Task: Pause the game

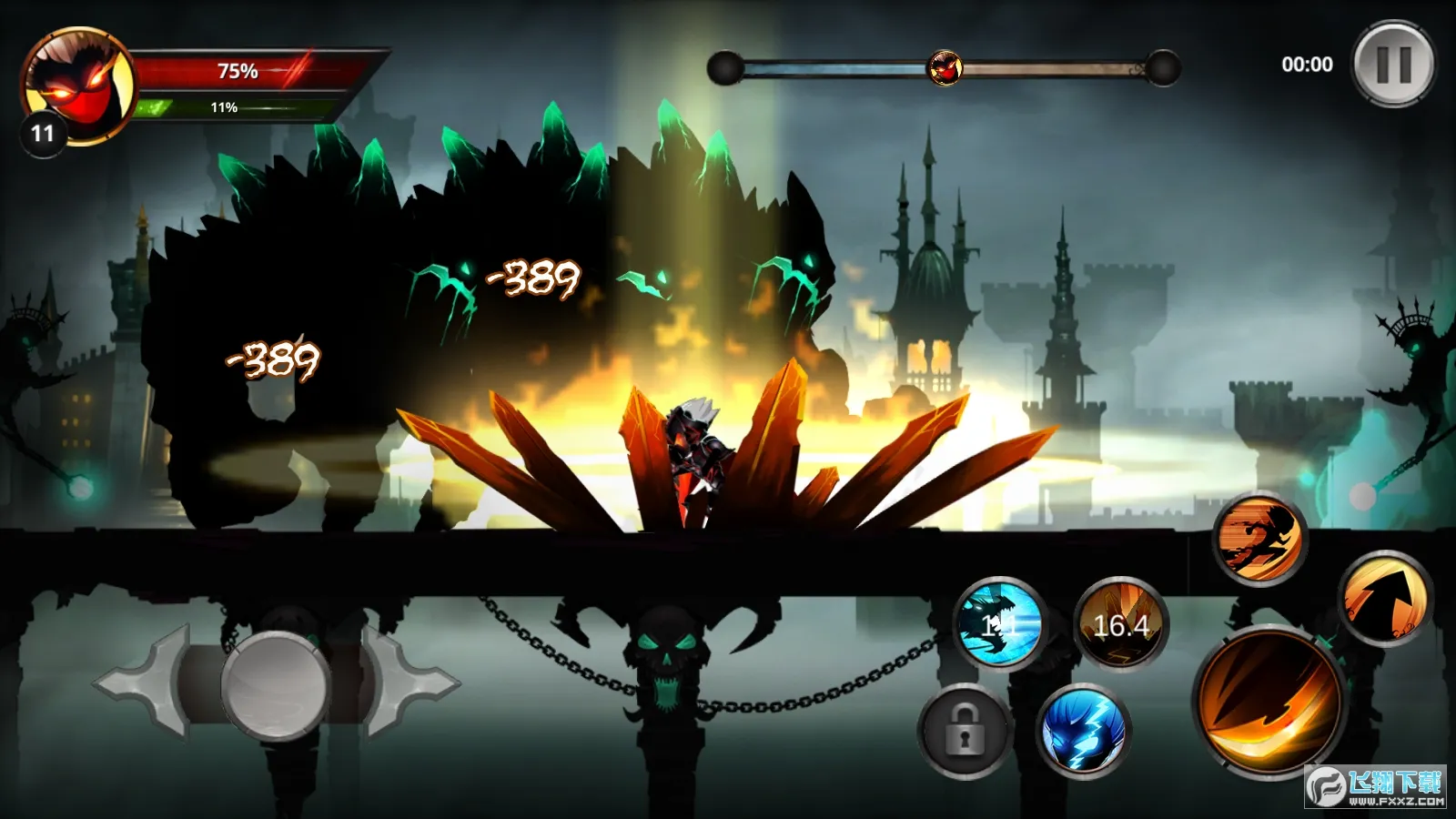Action: point(1393,65)
